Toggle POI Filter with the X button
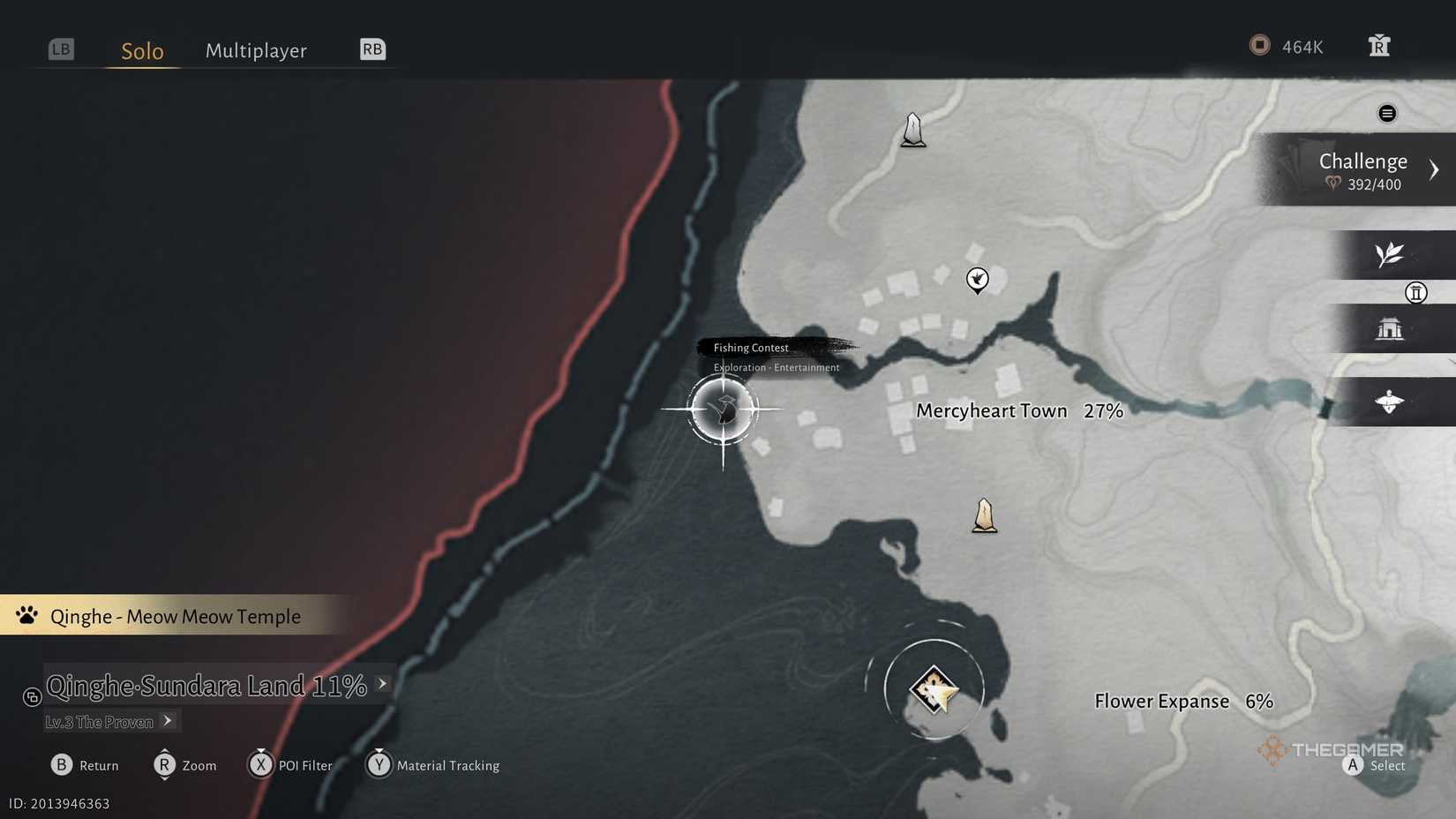This screenshot has width=1456, height=819. [x=261, y=765]
